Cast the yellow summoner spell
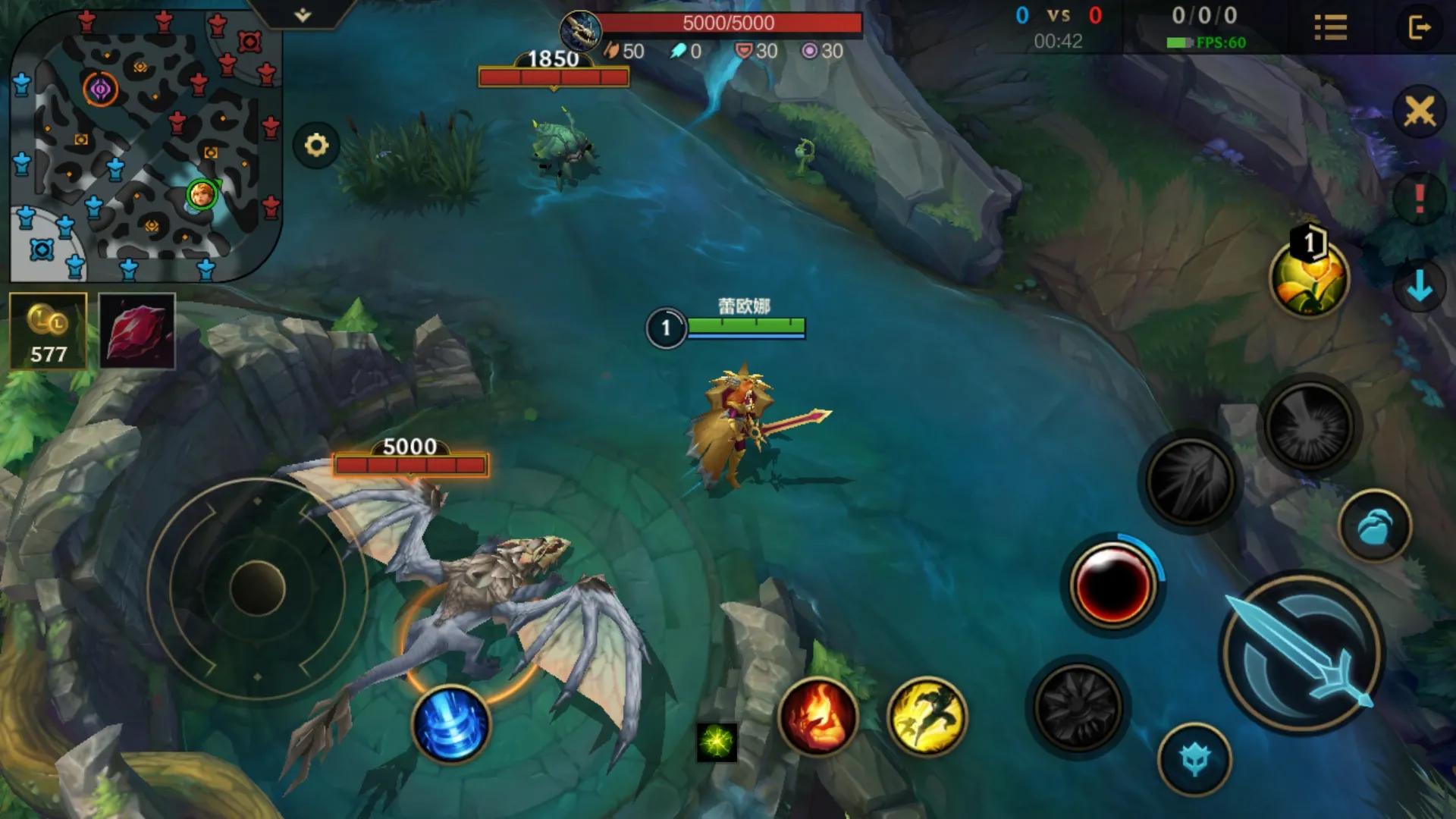This screenshot has height=819, width=1456. click(927, 716)
